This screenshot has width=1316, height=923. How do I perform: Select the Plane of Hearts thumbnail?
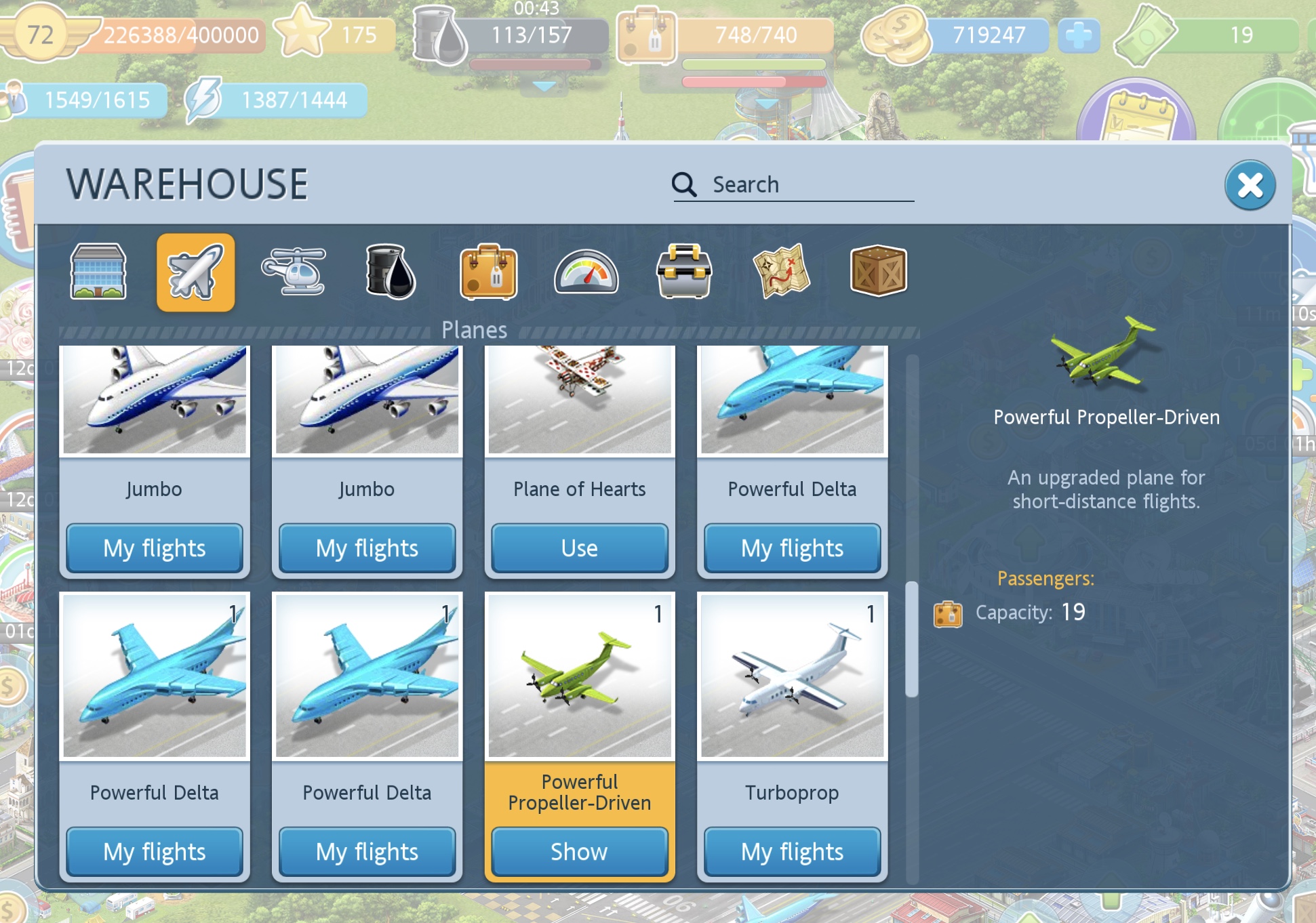pos(579,400)
